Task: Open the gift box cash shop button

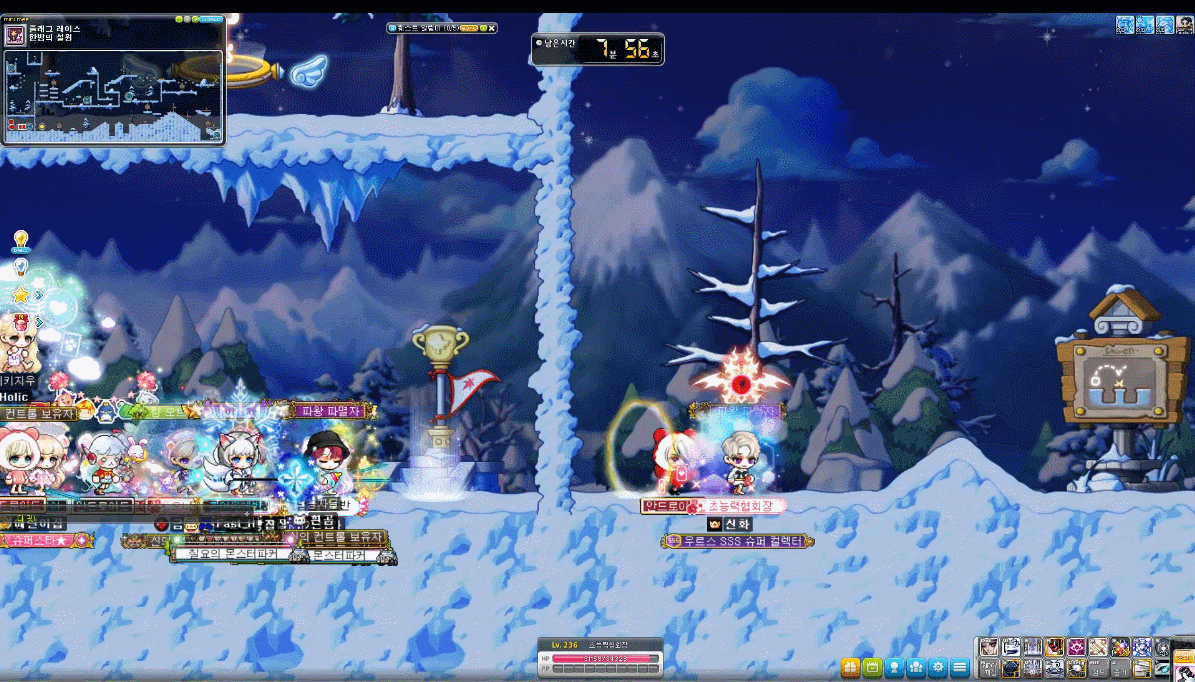Action: [x=850, y=667]
